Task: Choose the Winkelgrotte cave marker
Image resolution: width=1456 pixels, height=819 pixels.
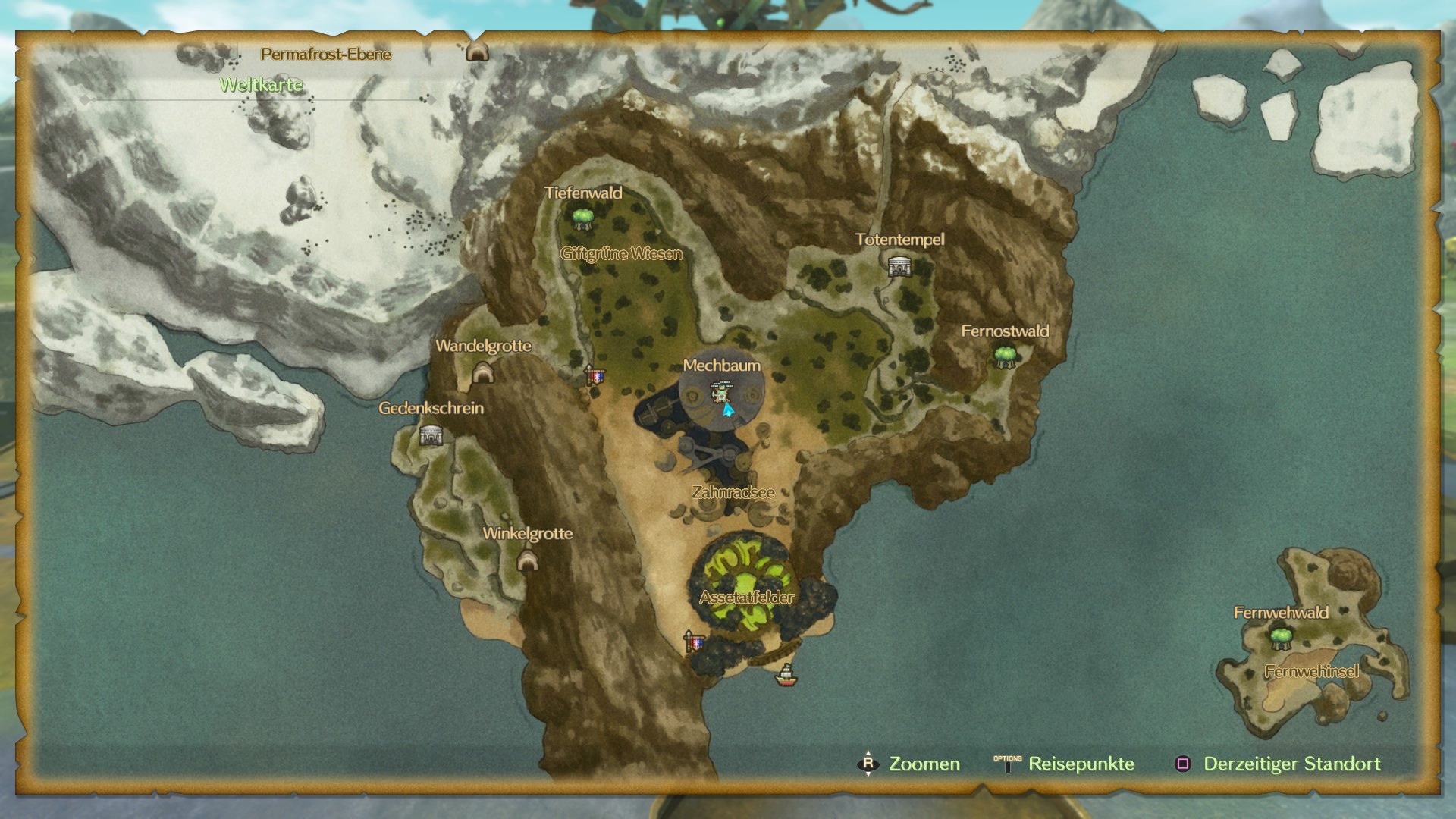Action: pos(527,560)
